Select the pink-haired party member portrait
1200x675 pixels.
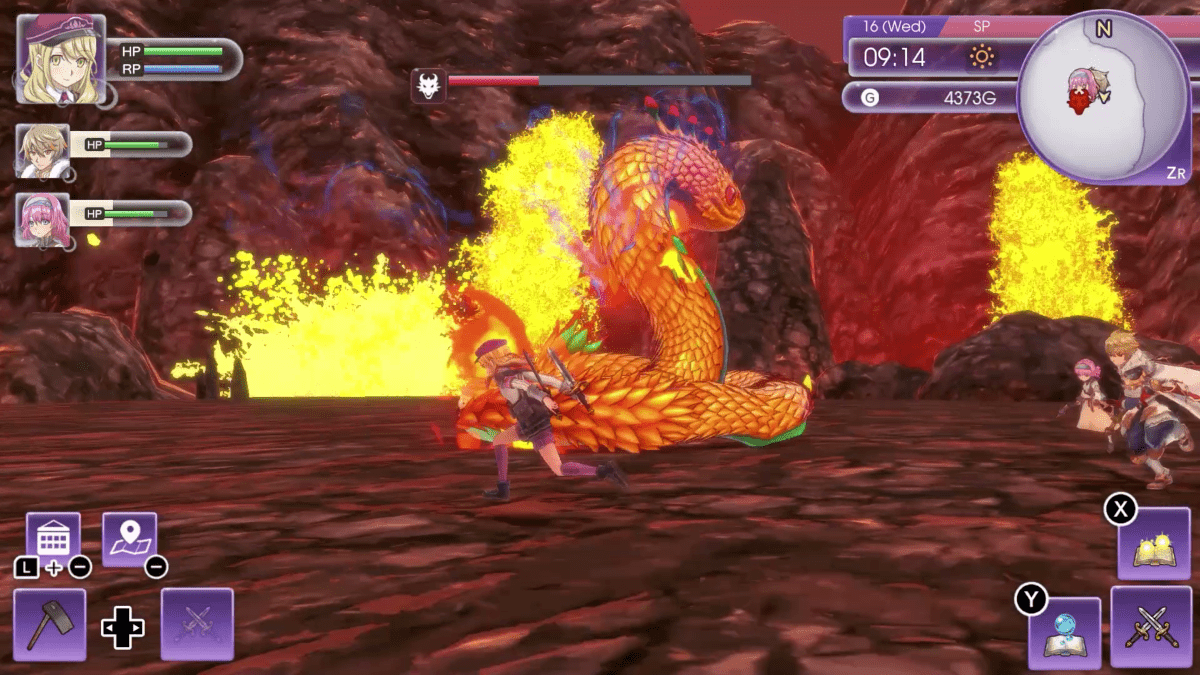click(43, 220)
